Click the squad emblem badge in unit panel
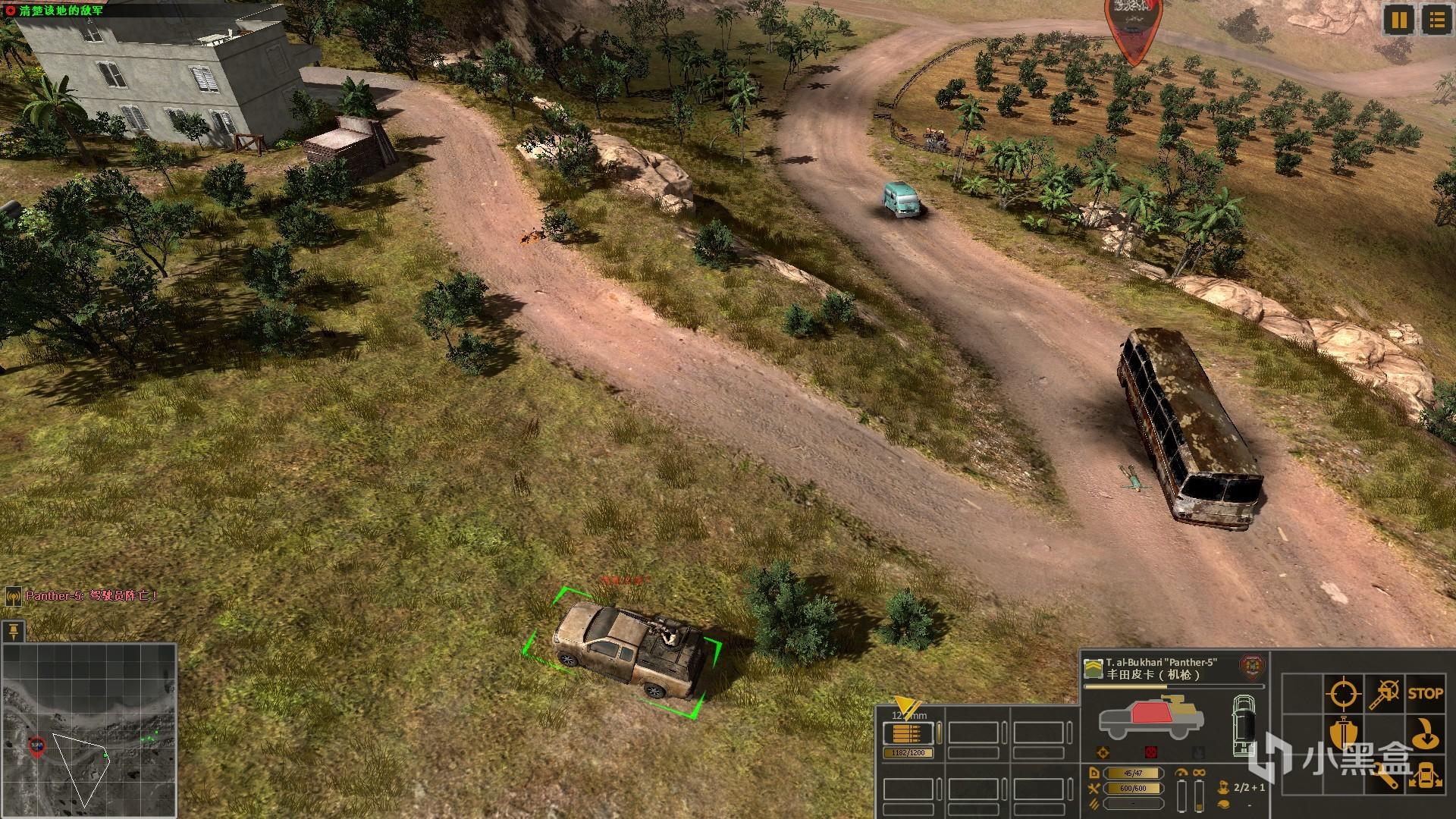 click(1251, 667)
